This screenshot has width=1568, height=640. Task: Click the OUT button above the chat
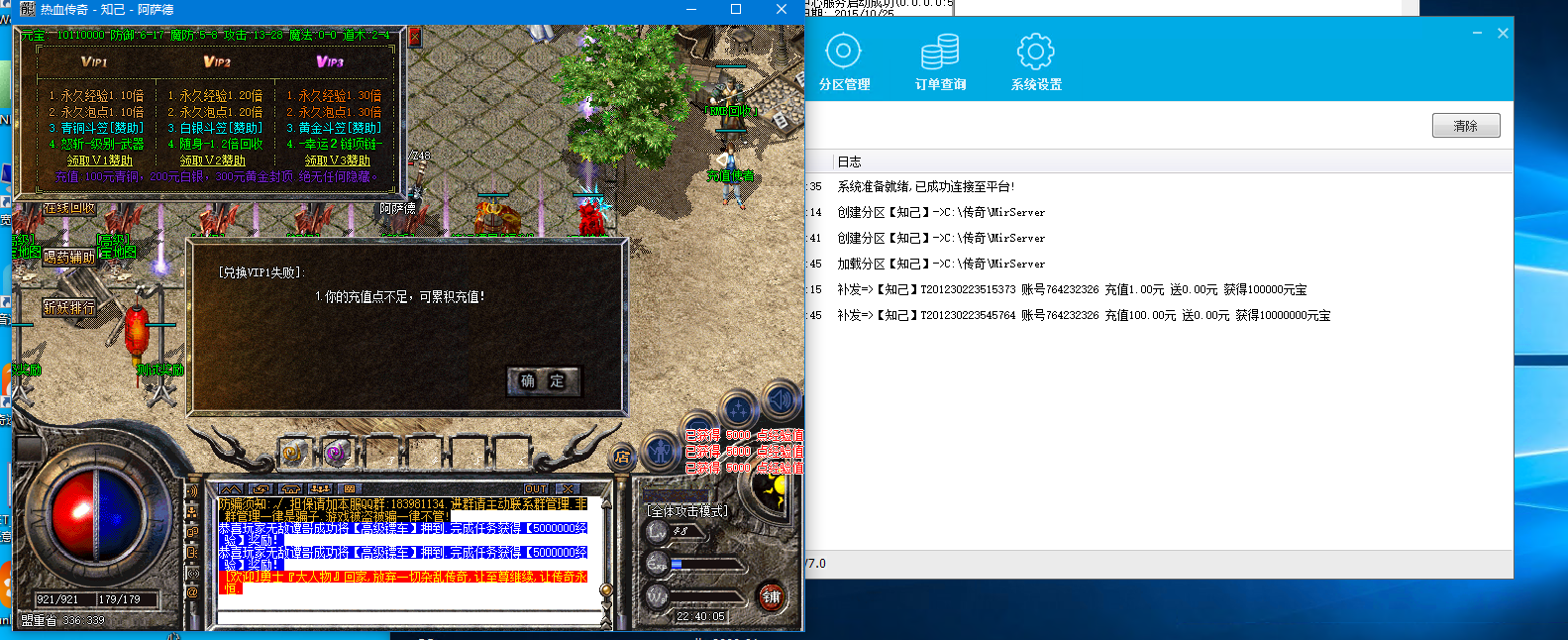coord(536,488)
